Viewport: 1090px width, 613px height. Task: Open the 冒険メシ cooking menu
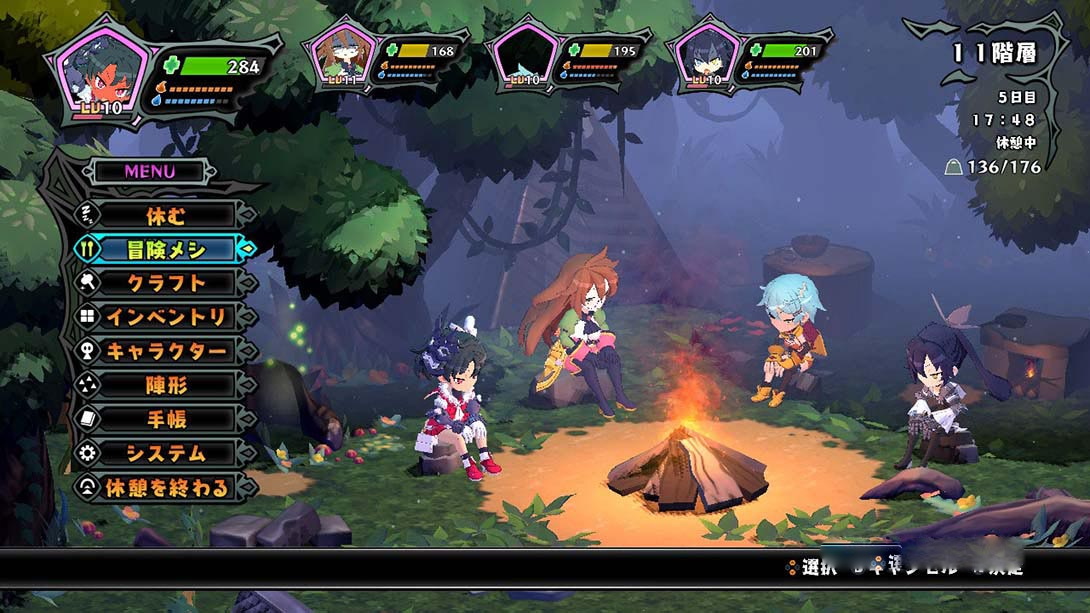point(165,249)
